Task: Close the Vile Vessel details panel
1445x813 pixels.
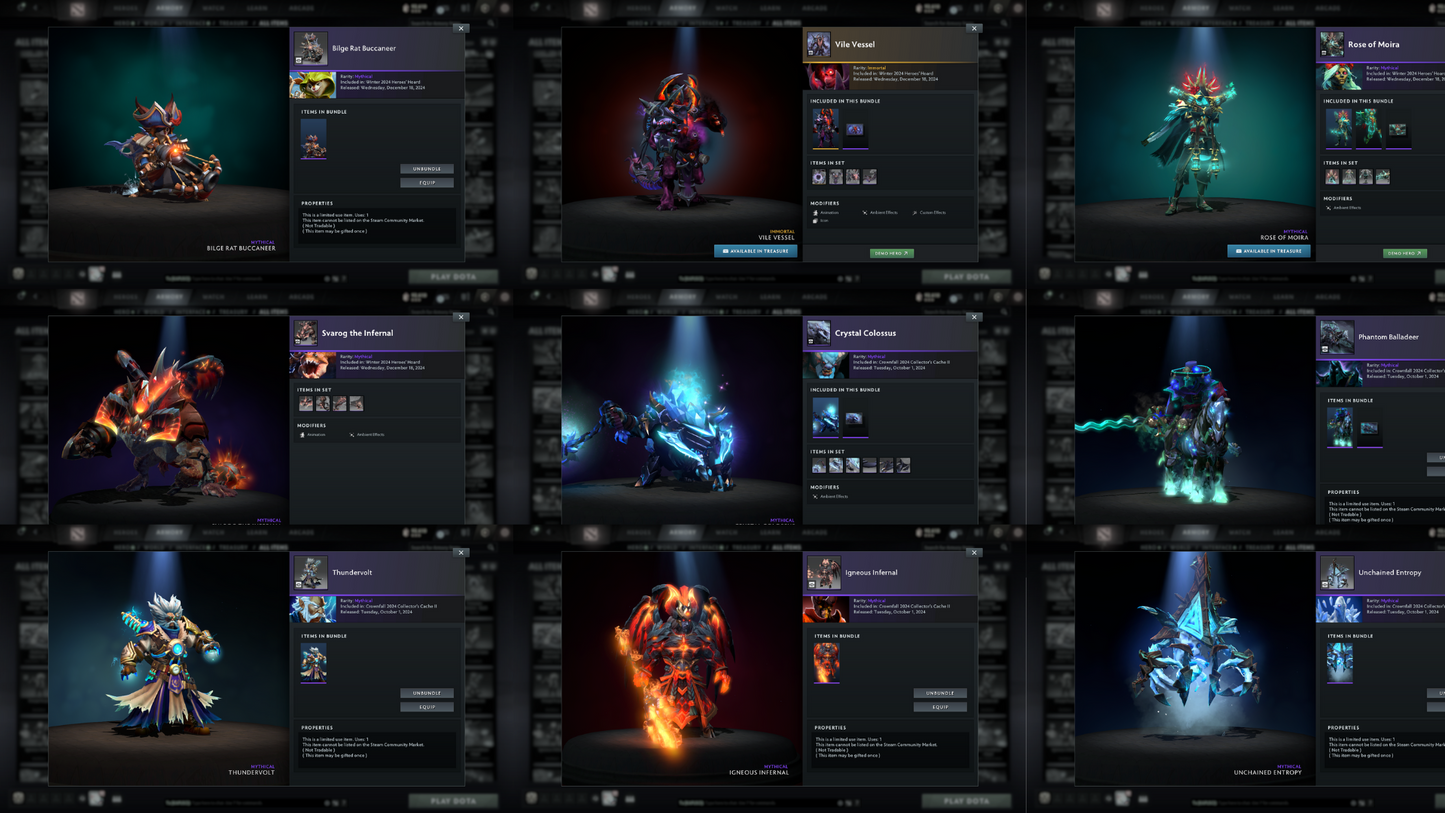Action: coord(974,29)
